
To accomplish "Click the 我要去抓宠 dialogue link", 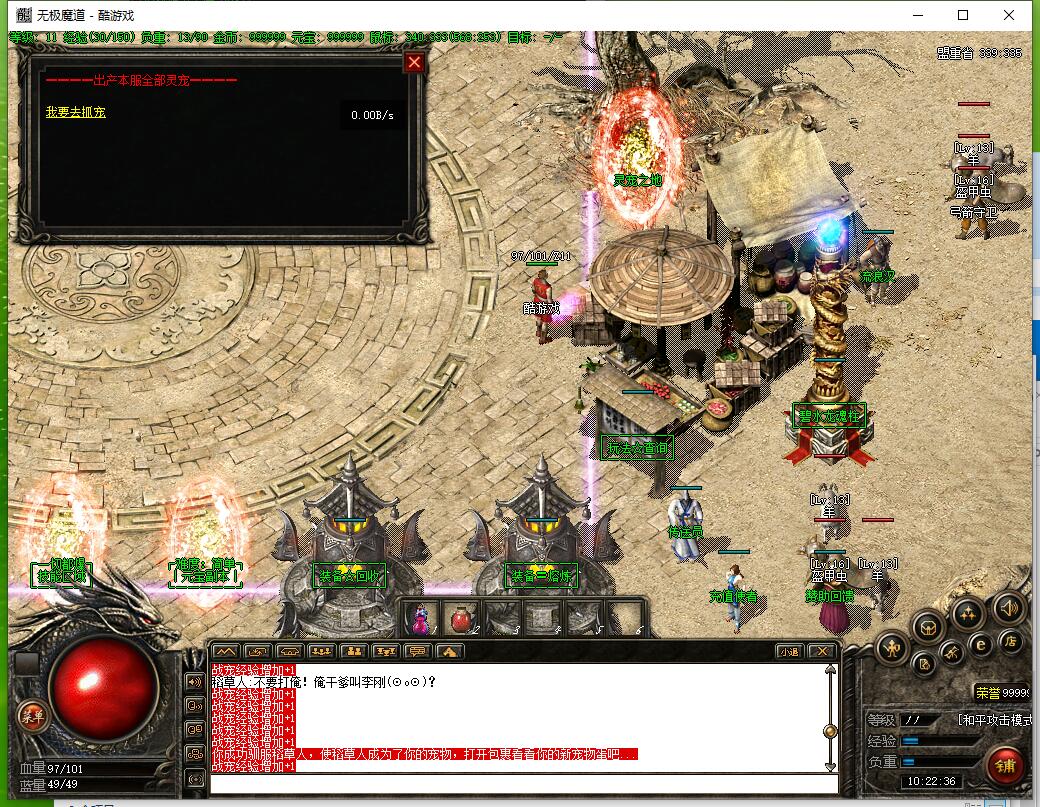I will (75, 112).
